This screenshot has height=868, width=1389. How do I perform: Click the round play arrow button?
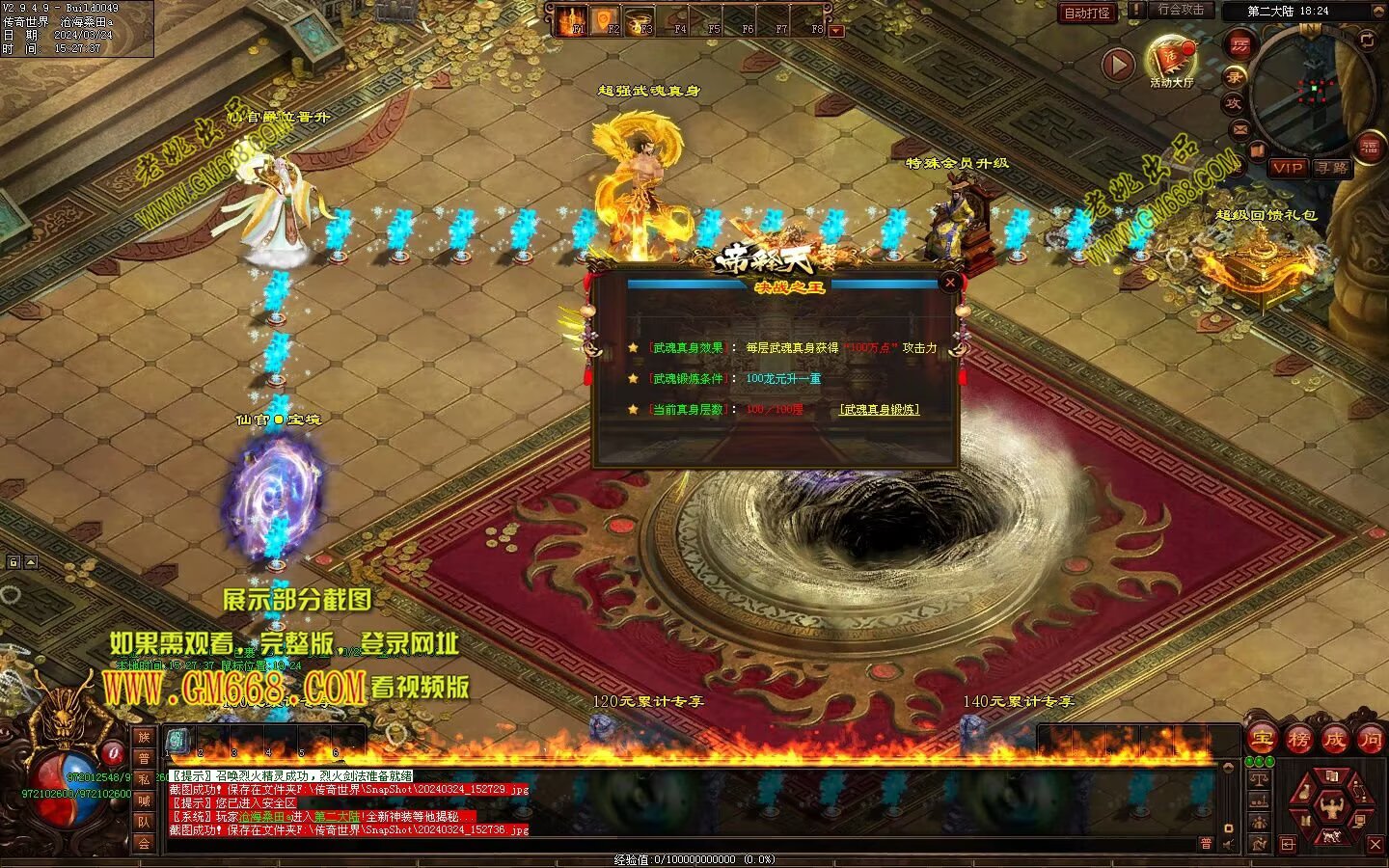coord(1118,65)
